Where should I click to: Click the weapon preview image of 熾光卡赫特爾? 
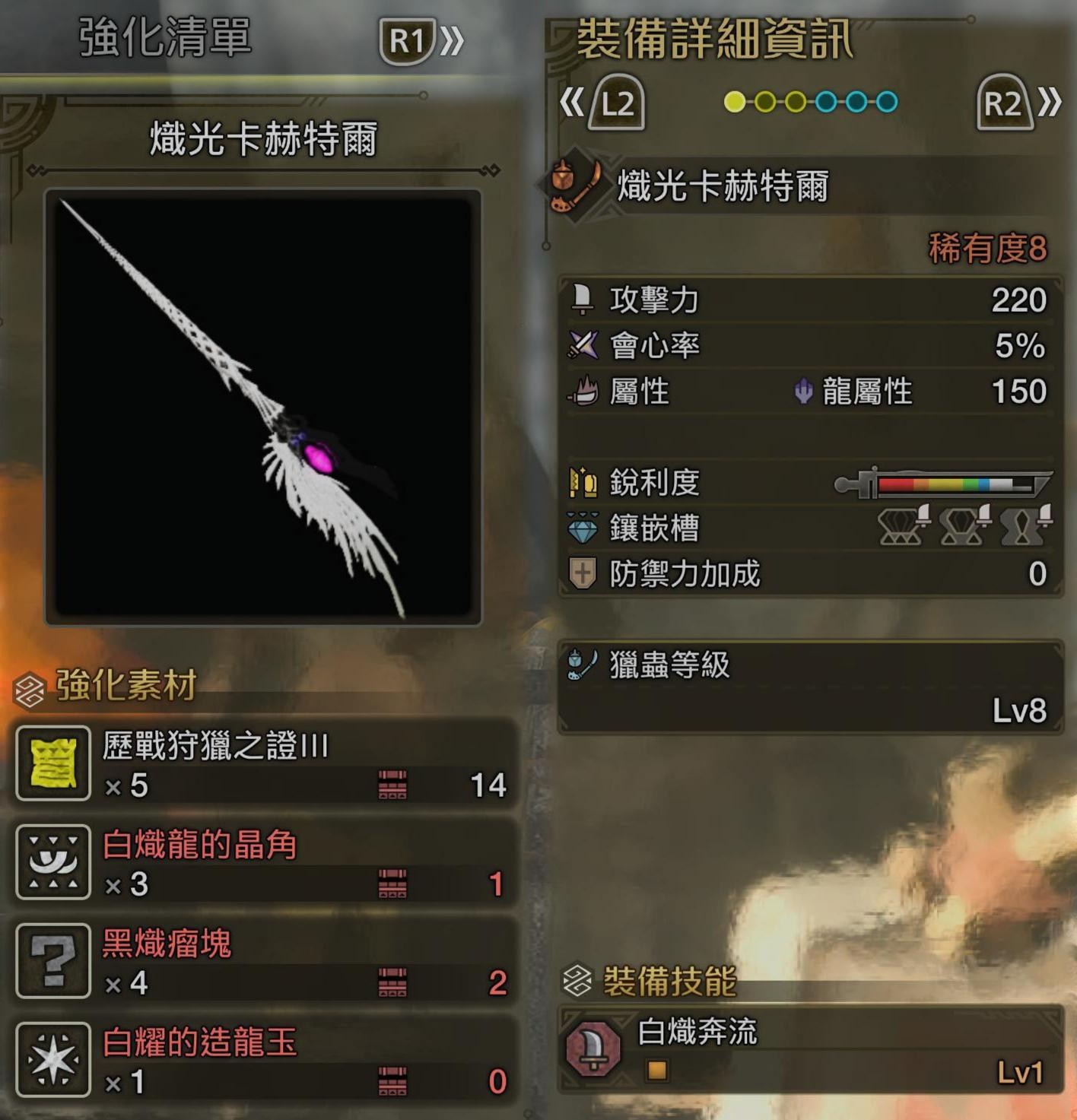click(265, 407)
